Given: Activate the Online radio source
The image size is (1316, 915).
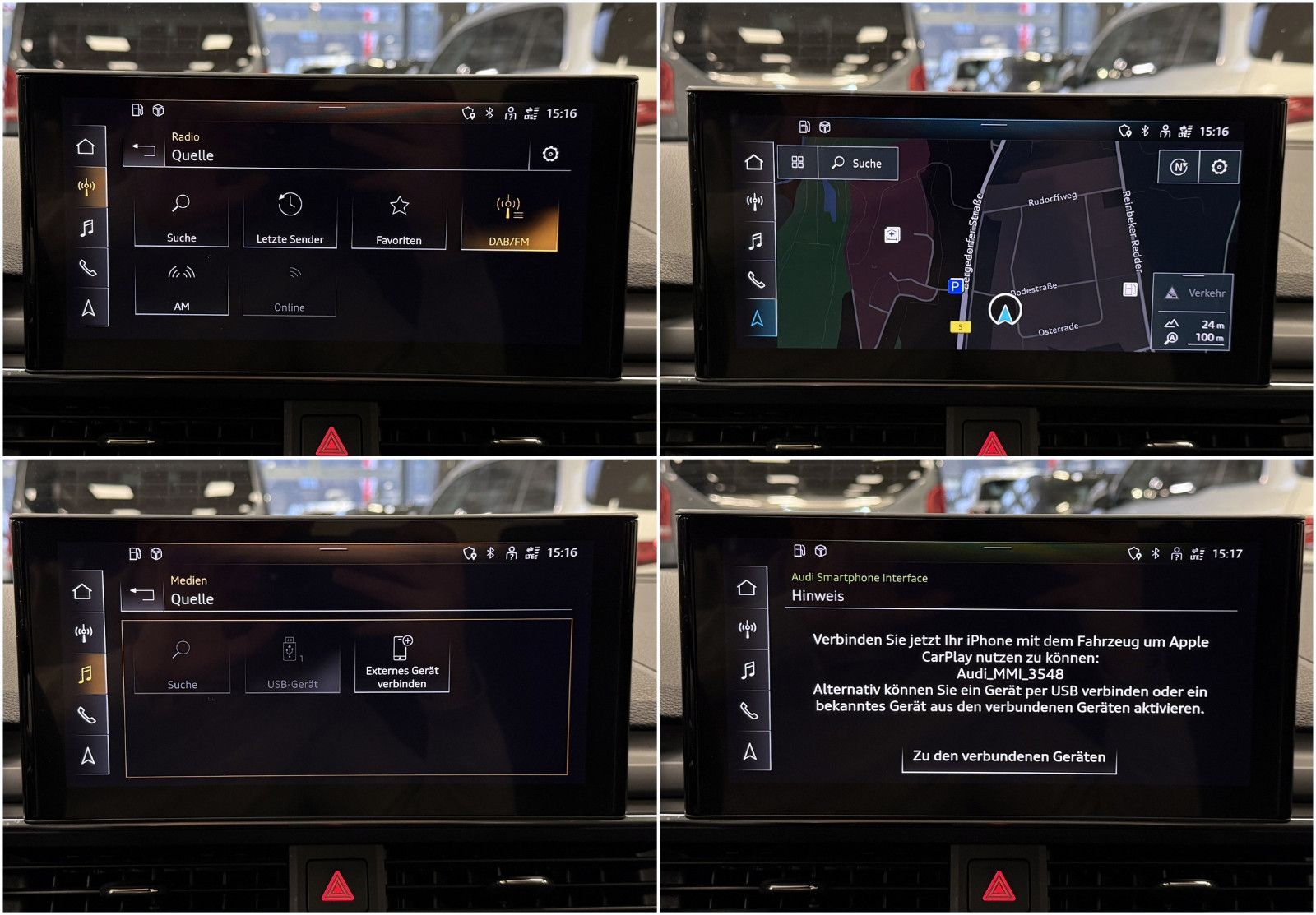Looking at the screenshot, I should point(290,289).
